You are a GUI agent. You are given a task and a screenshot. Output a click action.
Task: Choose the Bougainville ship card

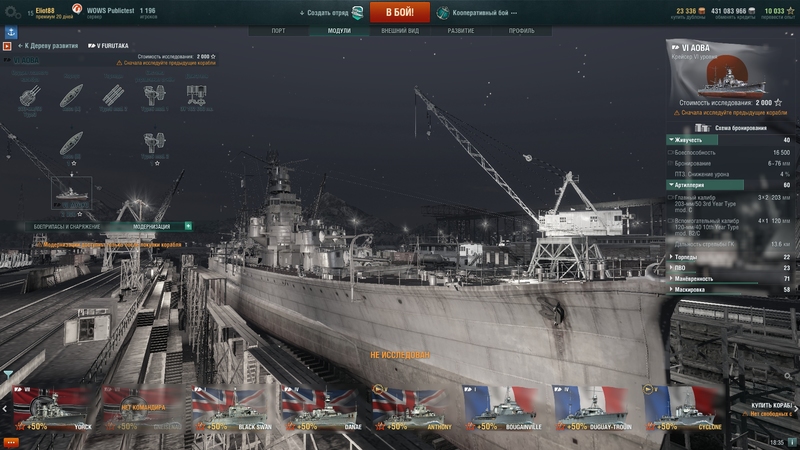point(506,408)
